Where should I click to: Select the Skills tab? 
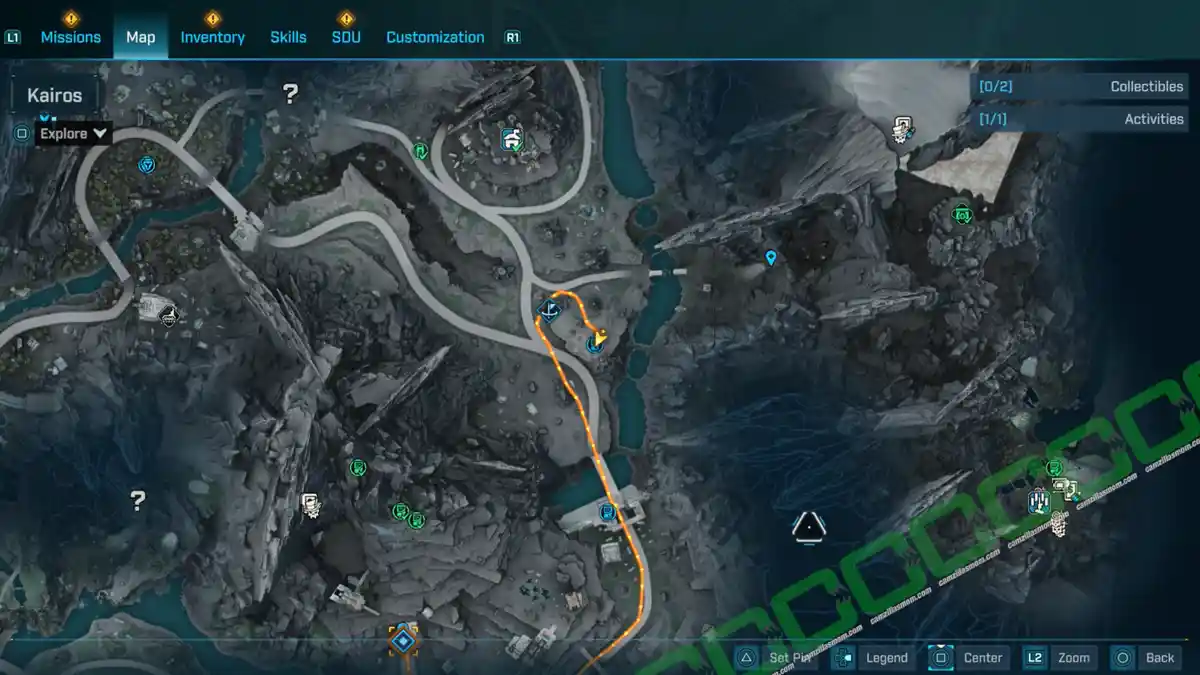(x=288, y=37)
